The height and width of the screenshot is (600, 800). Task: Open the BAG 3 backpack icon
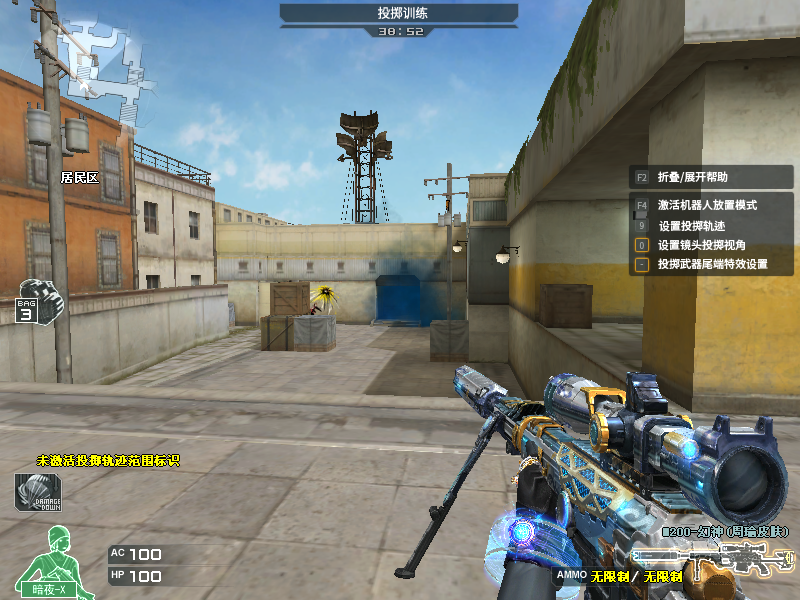coord(38,300)
